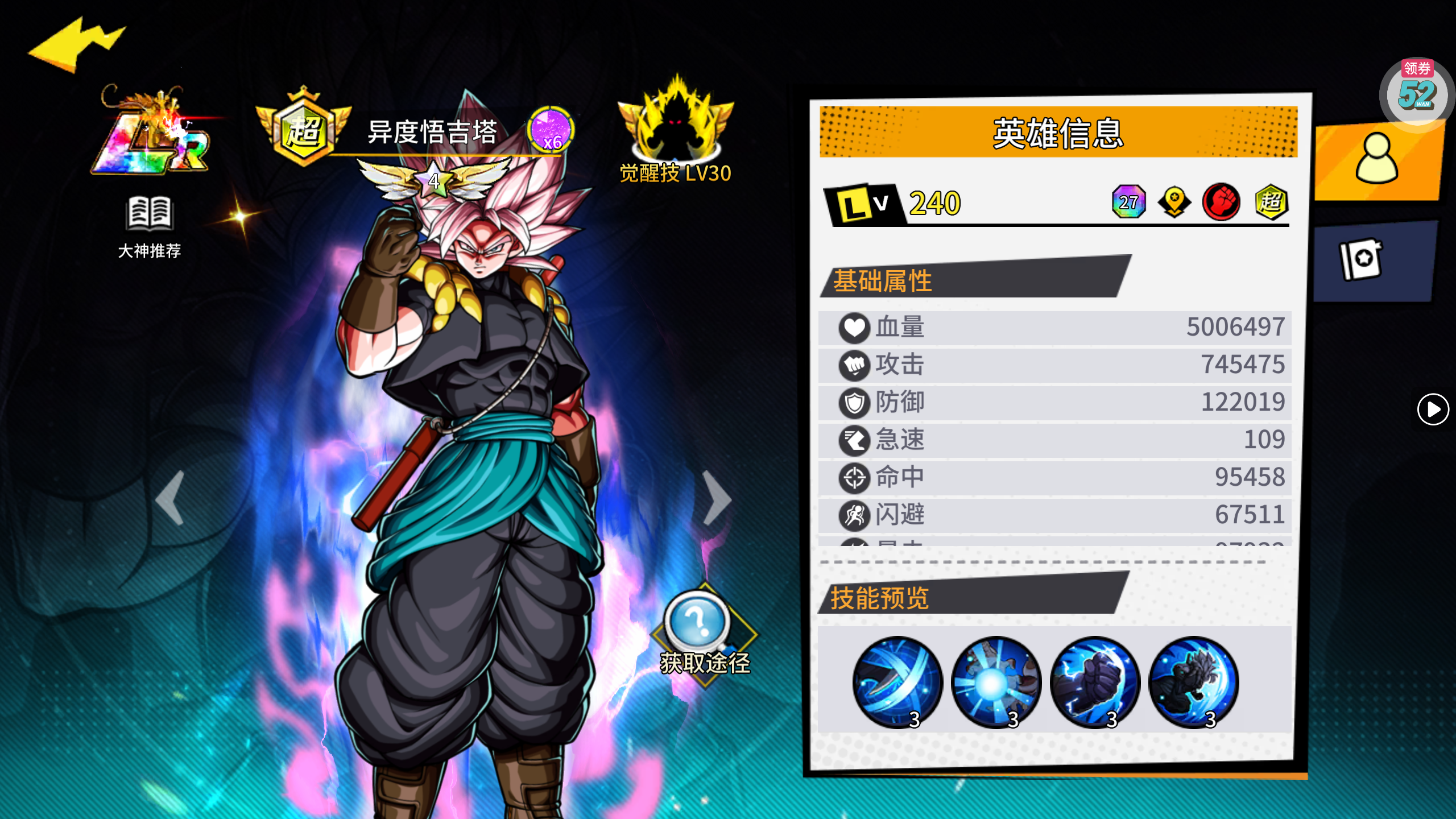Show the previous hero with left arrow
The height and width of the screenshot is (819, 1456).
171,498
